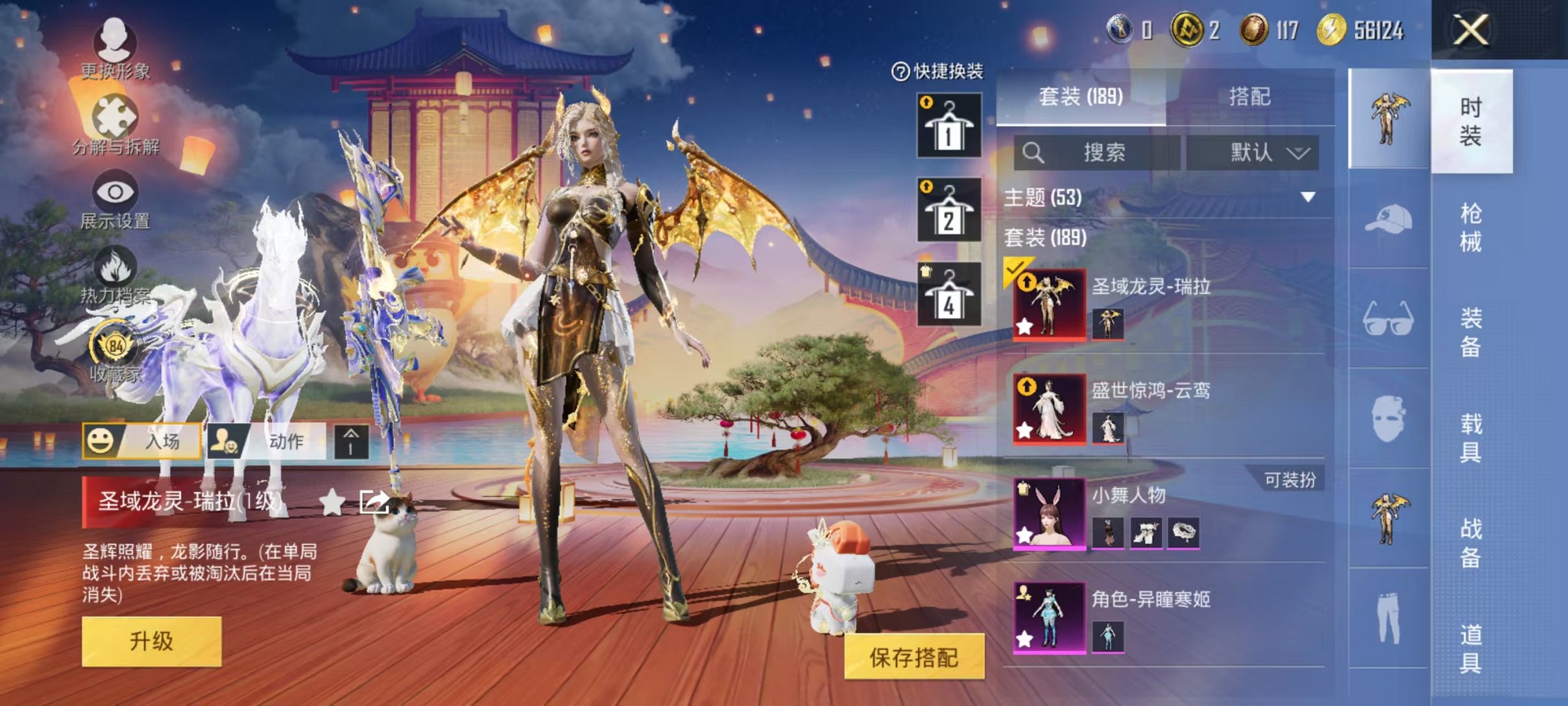Expand the 主题 (53) theme section

point(1308,197)
